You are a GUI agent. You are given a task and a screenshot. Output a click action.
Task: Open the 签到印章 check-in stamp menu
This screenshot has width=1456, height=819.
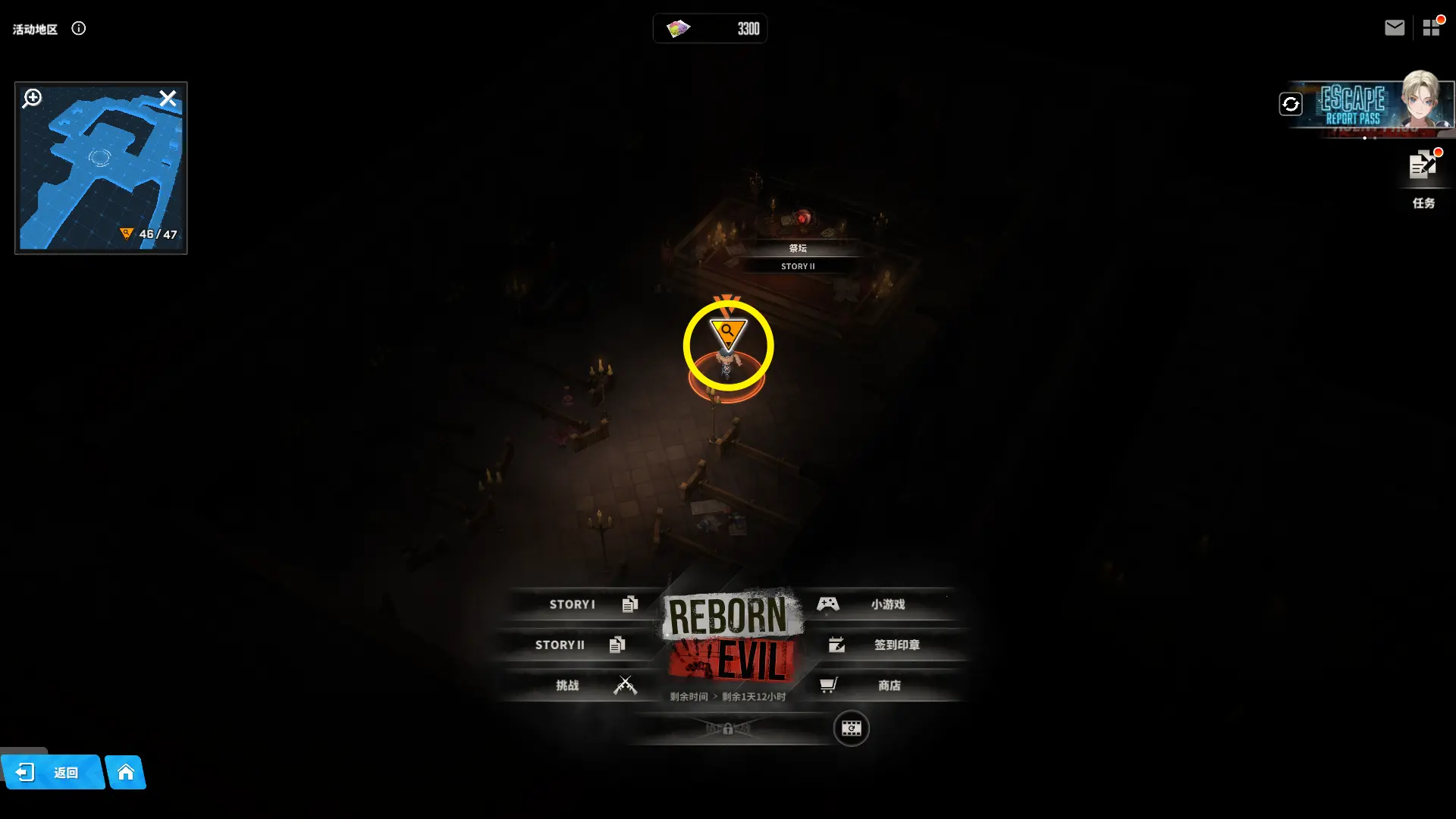click(887, 645)
